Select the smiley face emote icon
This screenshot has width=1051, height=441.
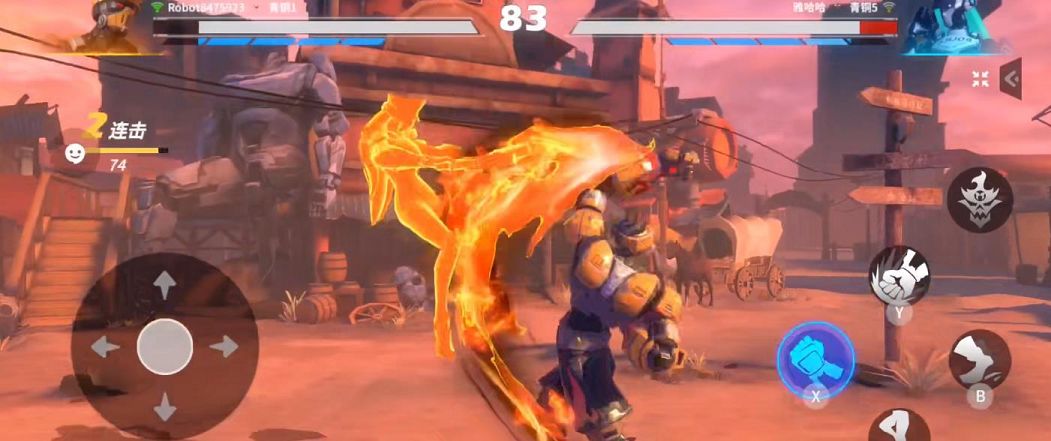pyautogui.click(x=75, y=153)
